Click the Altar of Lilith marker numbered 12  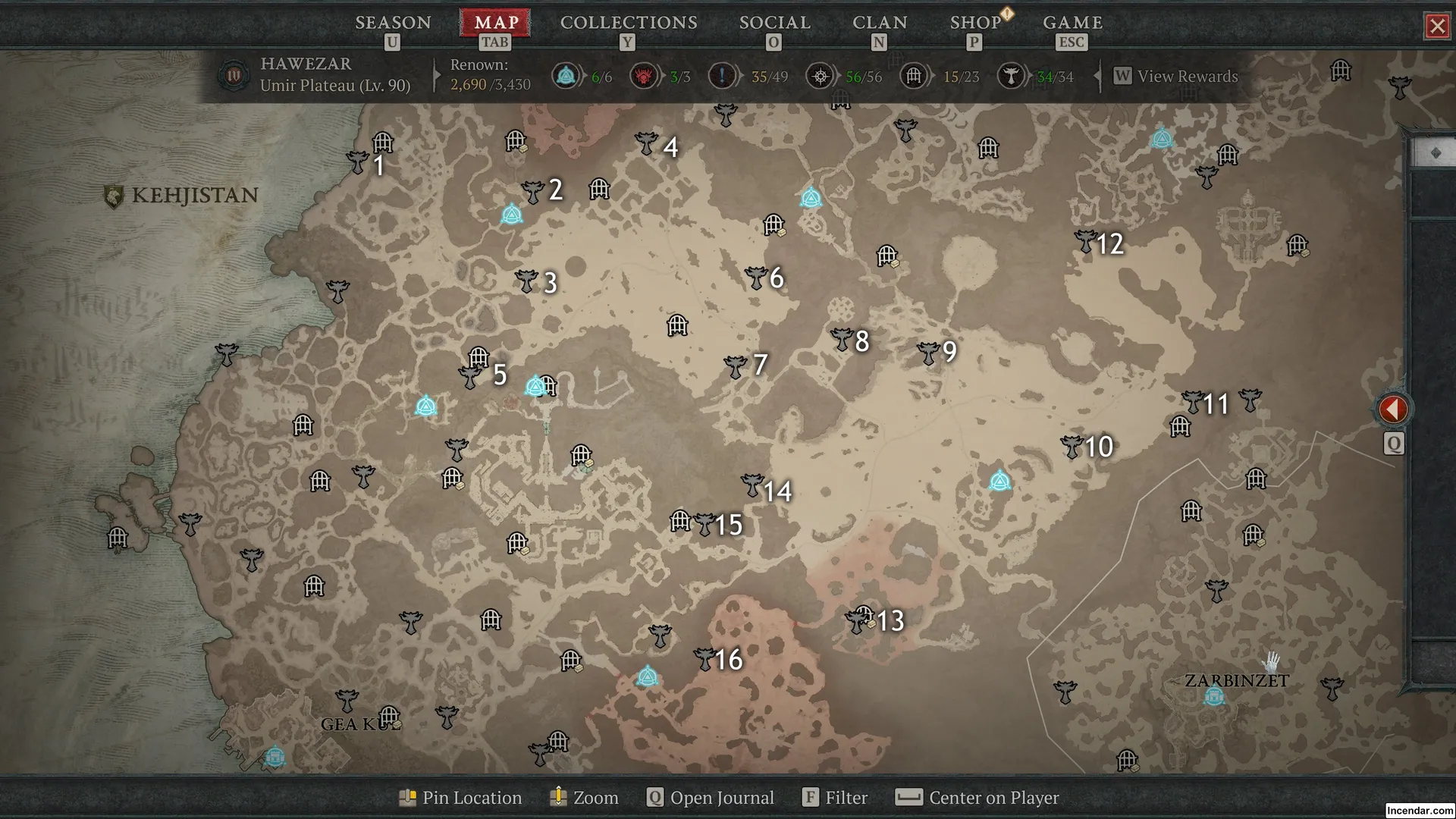click(x=1086, y=242)
